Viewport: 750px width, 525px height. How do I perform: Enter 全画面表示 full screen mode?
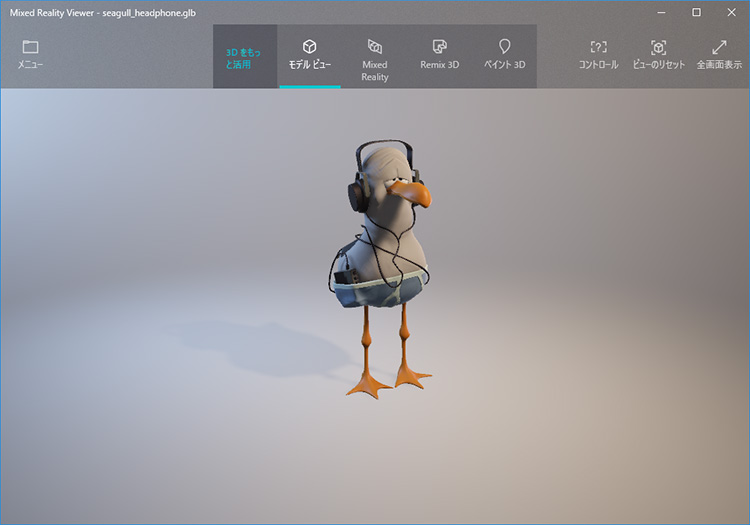(x=719, y=55)
